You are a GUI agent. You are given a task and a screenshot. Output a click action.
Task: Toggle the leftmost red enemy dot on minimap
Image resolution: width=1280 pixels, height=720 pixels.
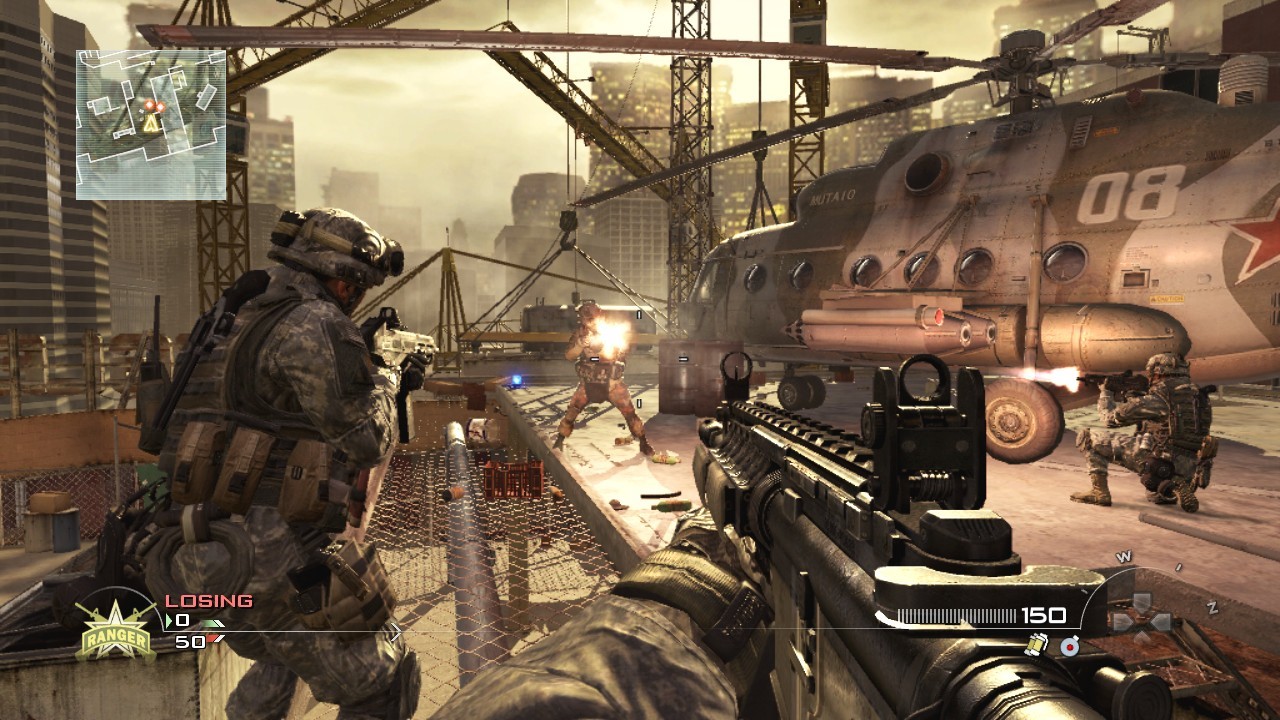(x=150, y=104)
